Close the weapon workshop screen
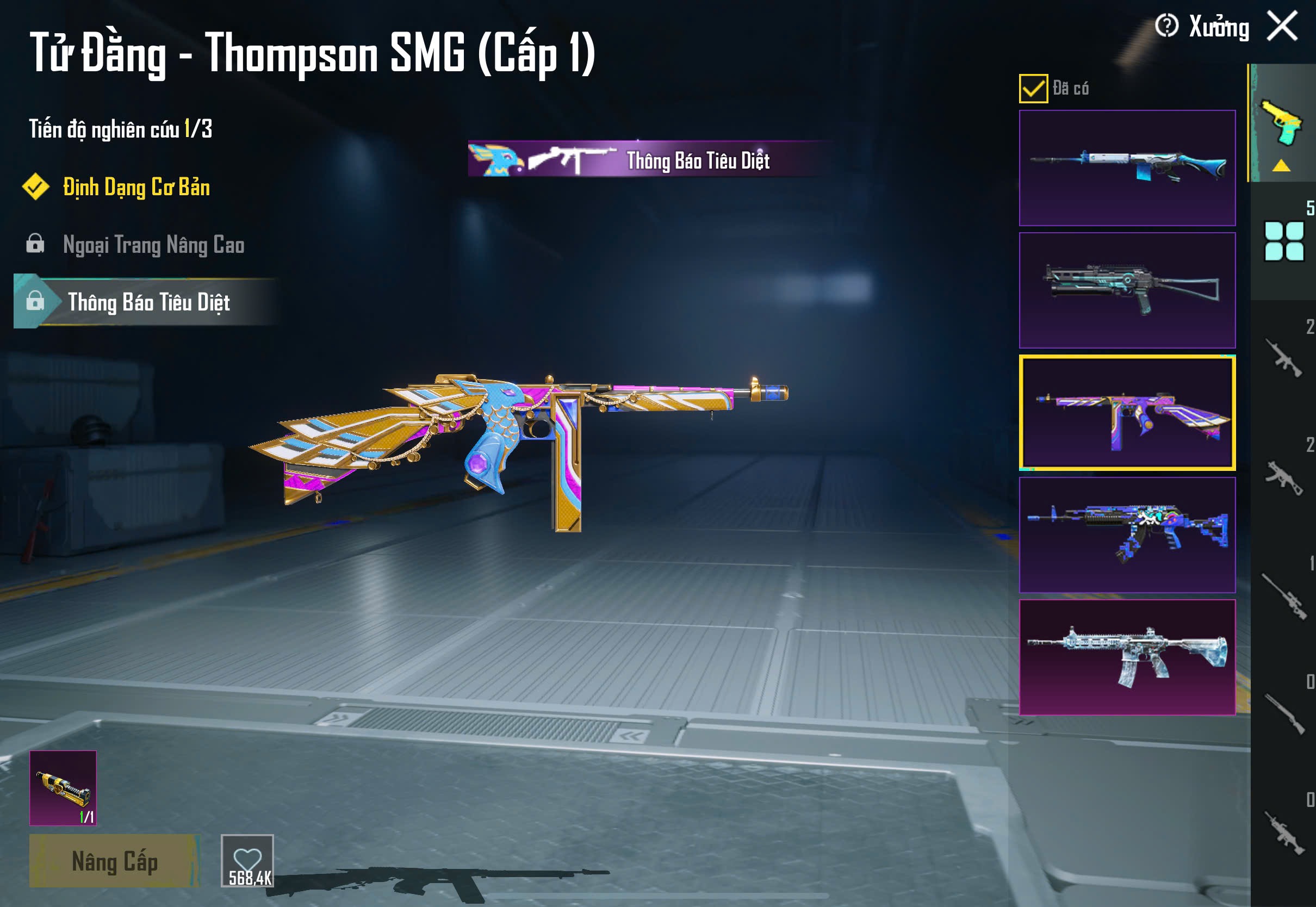The width and height of the screenshot is (1316, 907). click(1282, 26)
